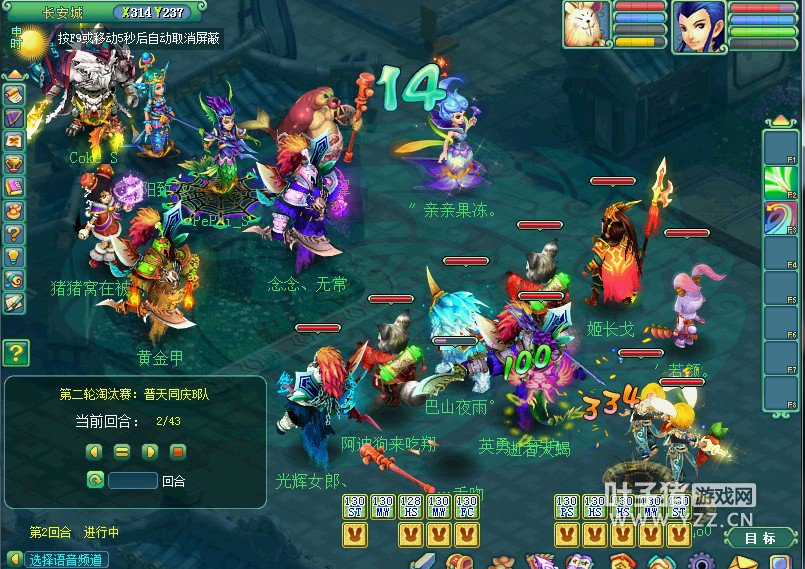Stop the battle replay
The height and width of the screenshot is (569, 805).
tap(178, 451)
